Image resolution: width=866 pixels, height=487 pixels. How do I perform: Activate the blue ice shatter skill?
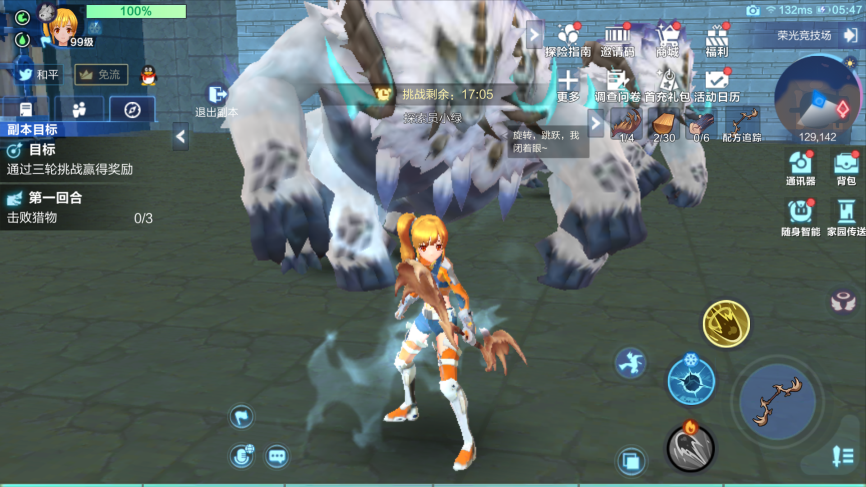tap(691, 380)
